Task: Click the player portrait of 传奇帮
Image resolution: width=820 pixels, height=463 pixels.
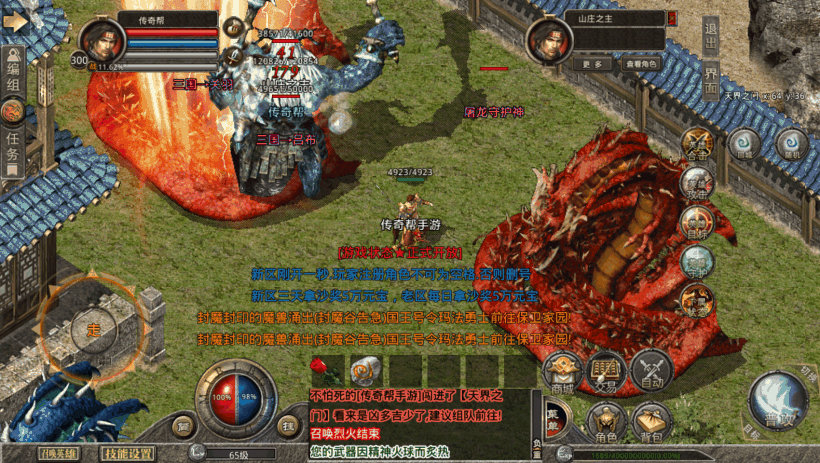Action: pos(105,41)
